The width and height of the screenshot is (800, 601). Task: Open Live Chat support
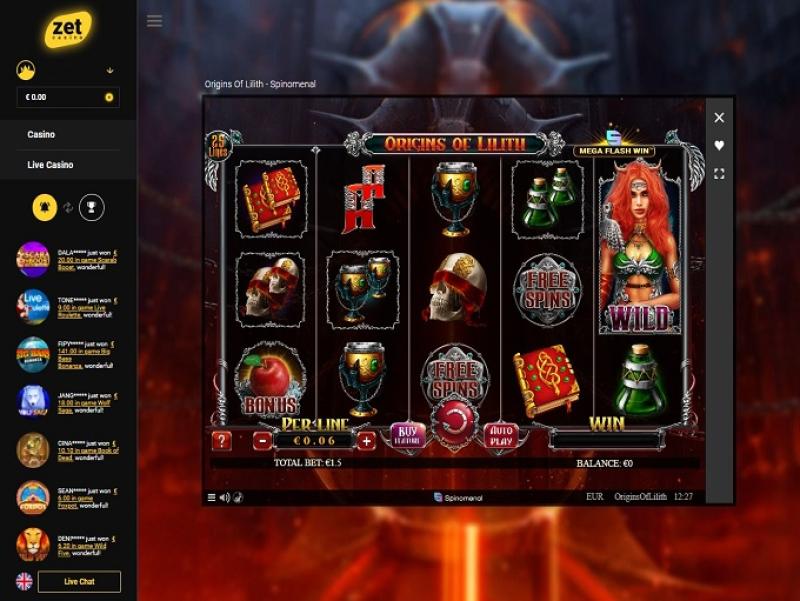tap(79, 582)
